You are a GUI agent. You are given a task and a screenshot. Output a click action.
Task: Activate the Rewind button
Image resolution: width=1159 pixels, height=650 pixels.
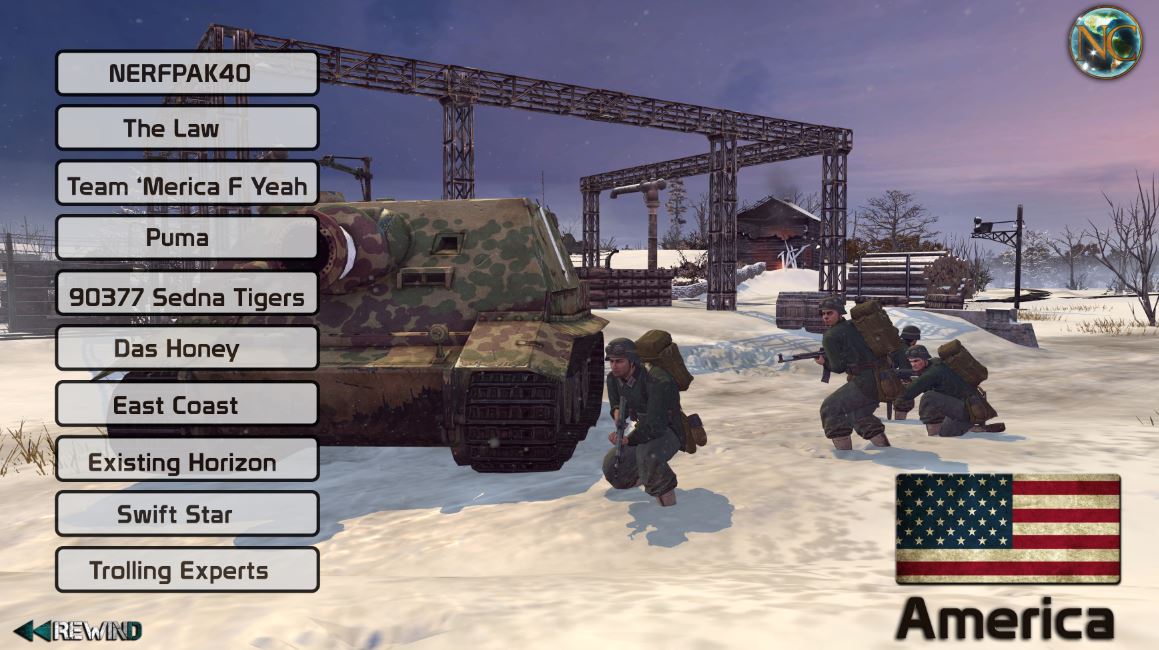78,630
